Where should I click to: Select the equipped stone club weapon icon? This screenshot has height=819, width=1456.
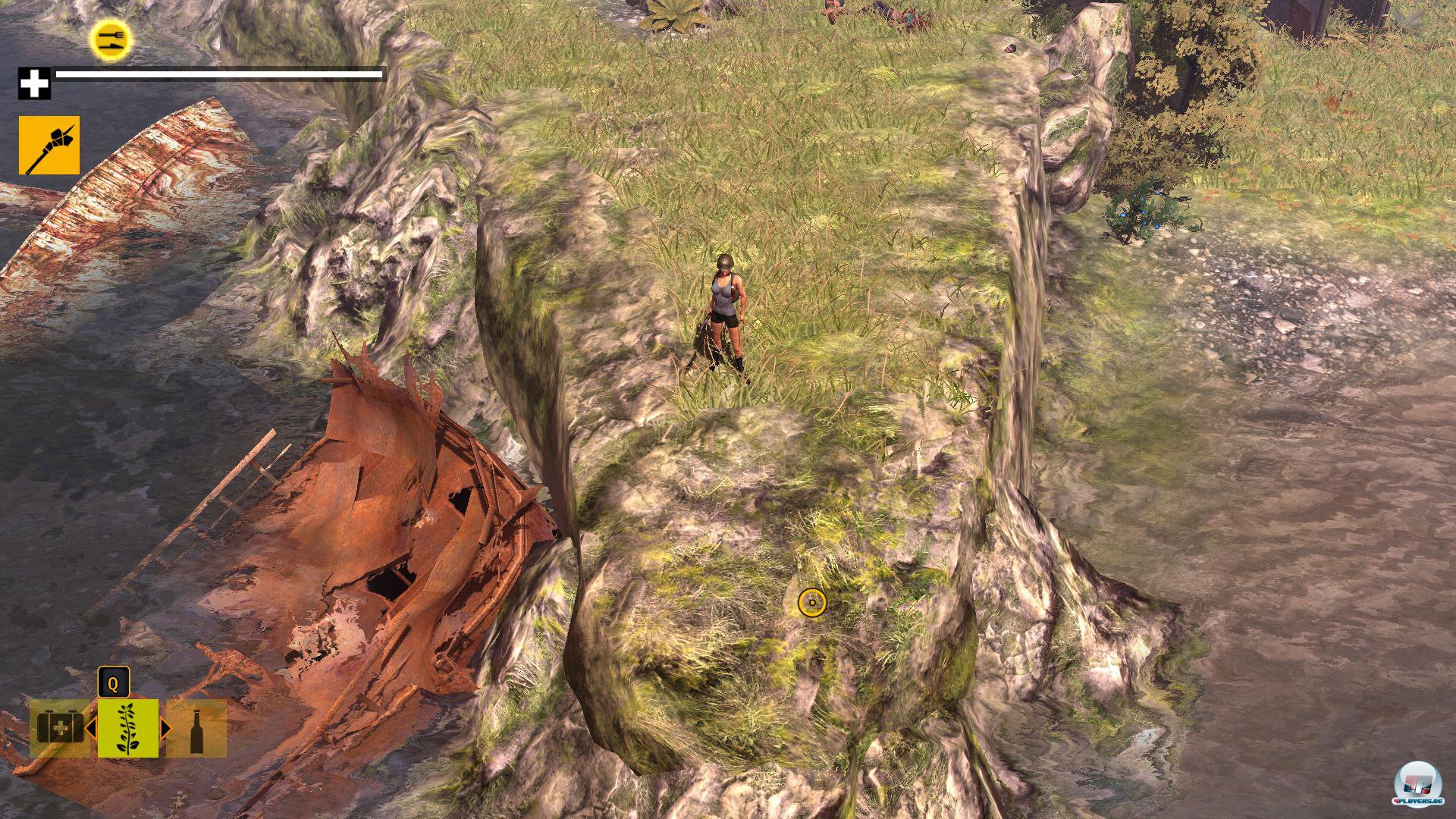point(49,146)
